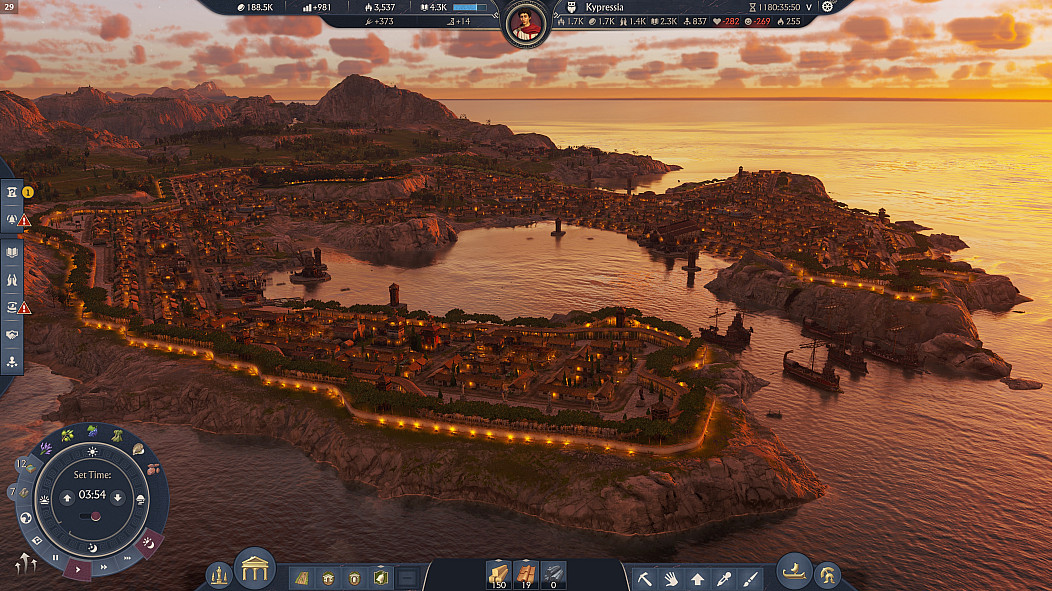Screen dimensions: 1052x591
Task: Open the temple building menu
Action: pos(255,569)
